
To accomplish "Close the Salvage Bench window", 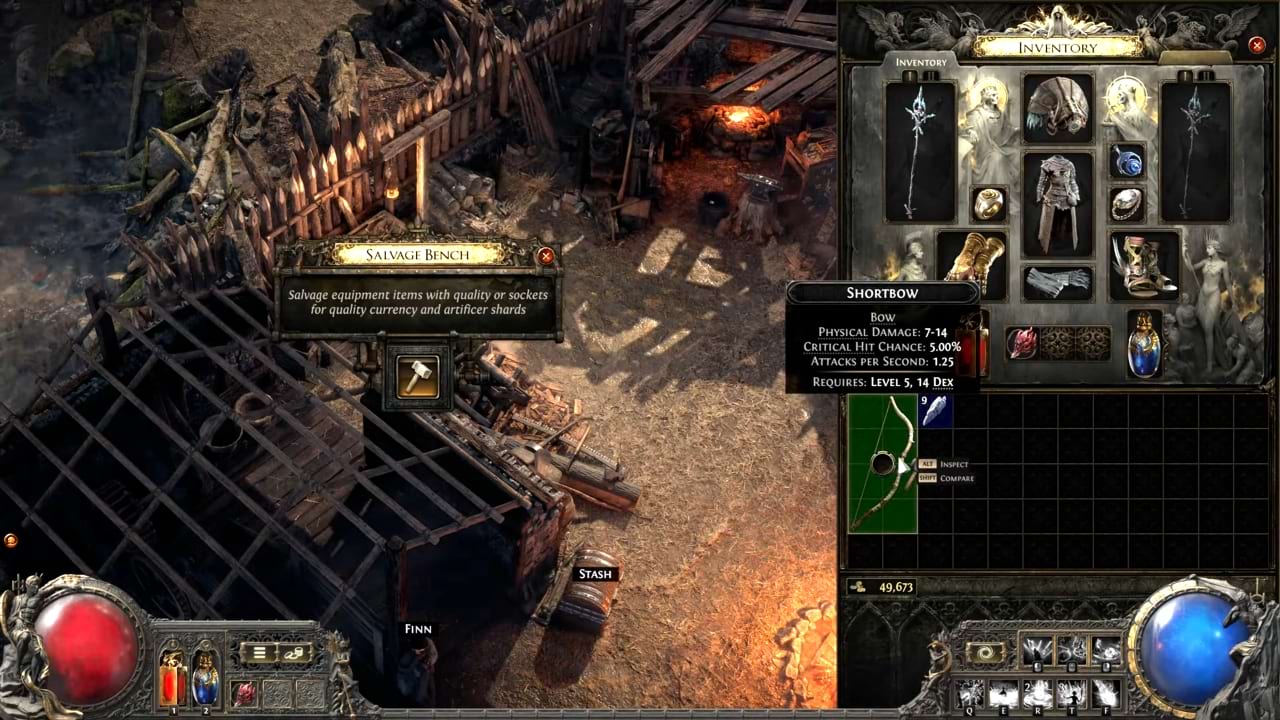I will coord(546,256).
